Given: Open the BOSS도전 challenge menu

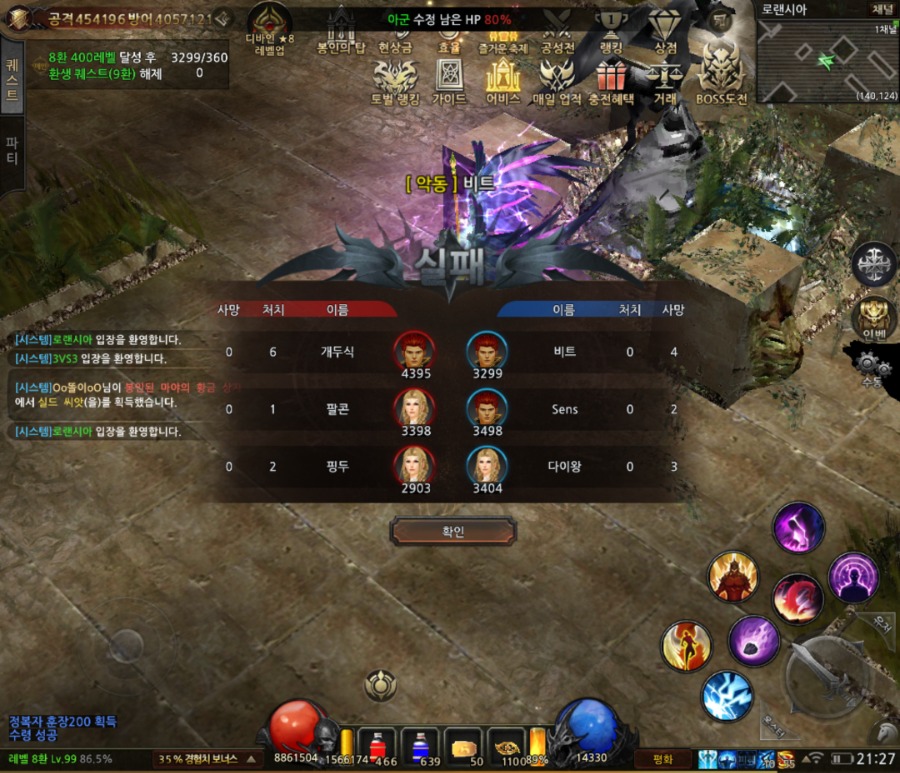Looking at the screenshot, I should pyautogui.click(x=721, y=79).
